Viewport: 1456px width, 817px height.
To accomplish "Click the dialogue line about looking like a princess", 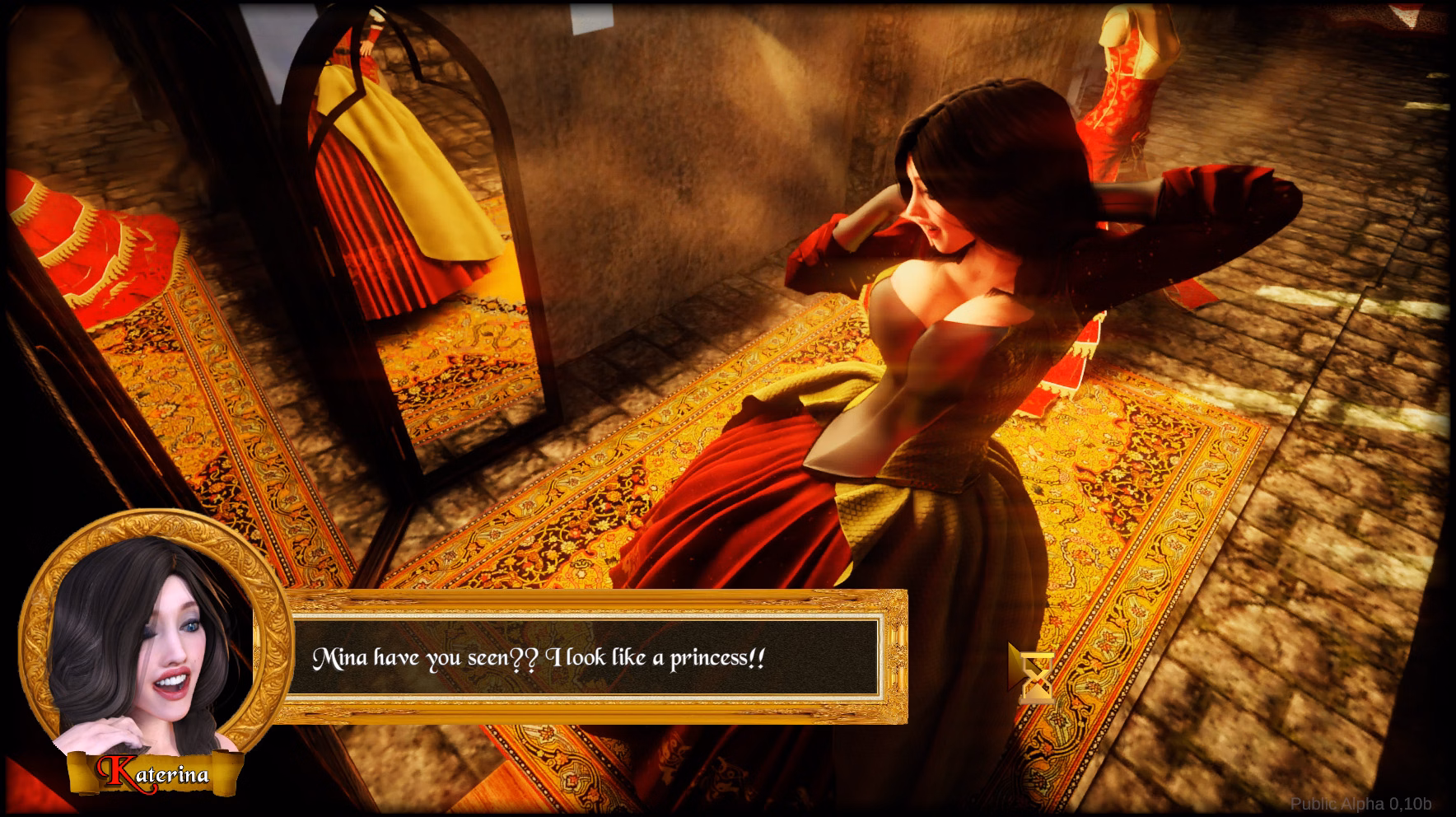I will point(539,657).
